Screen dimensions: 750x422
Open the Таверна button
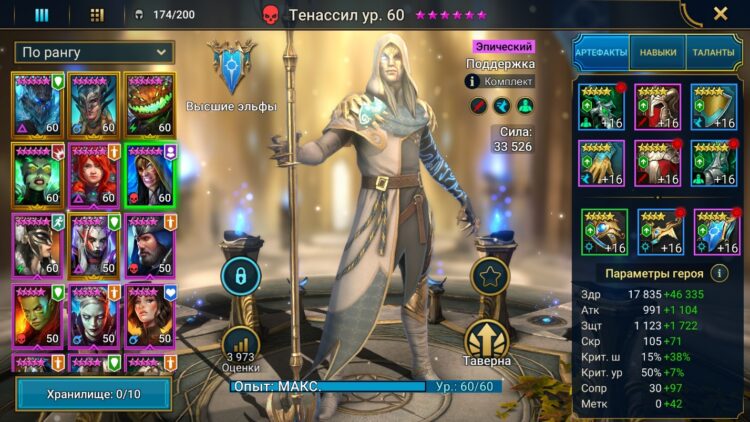(488, 340)
